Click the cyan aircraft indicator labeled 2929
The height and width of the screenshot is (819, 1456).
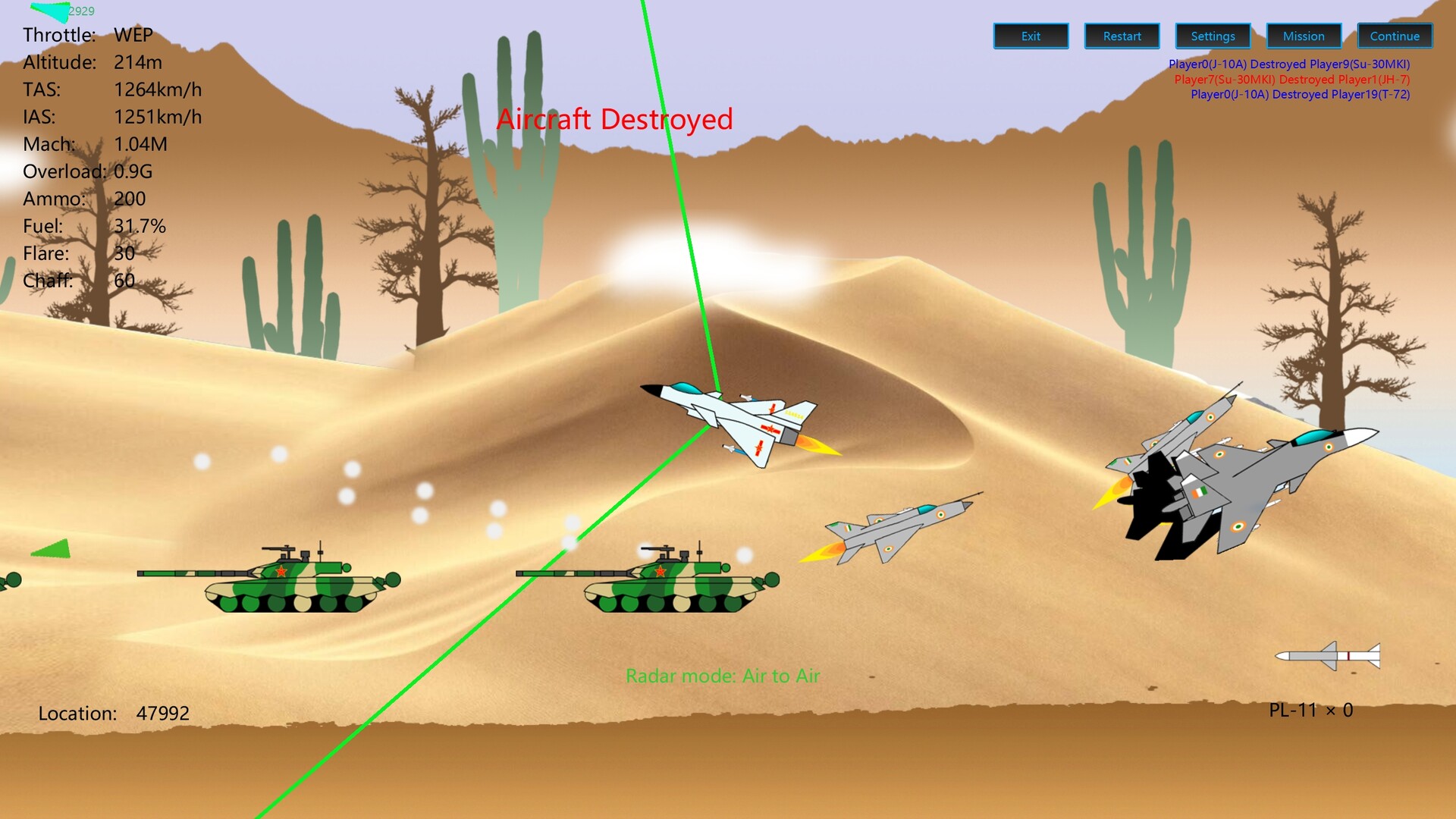[x=57, y=11]
